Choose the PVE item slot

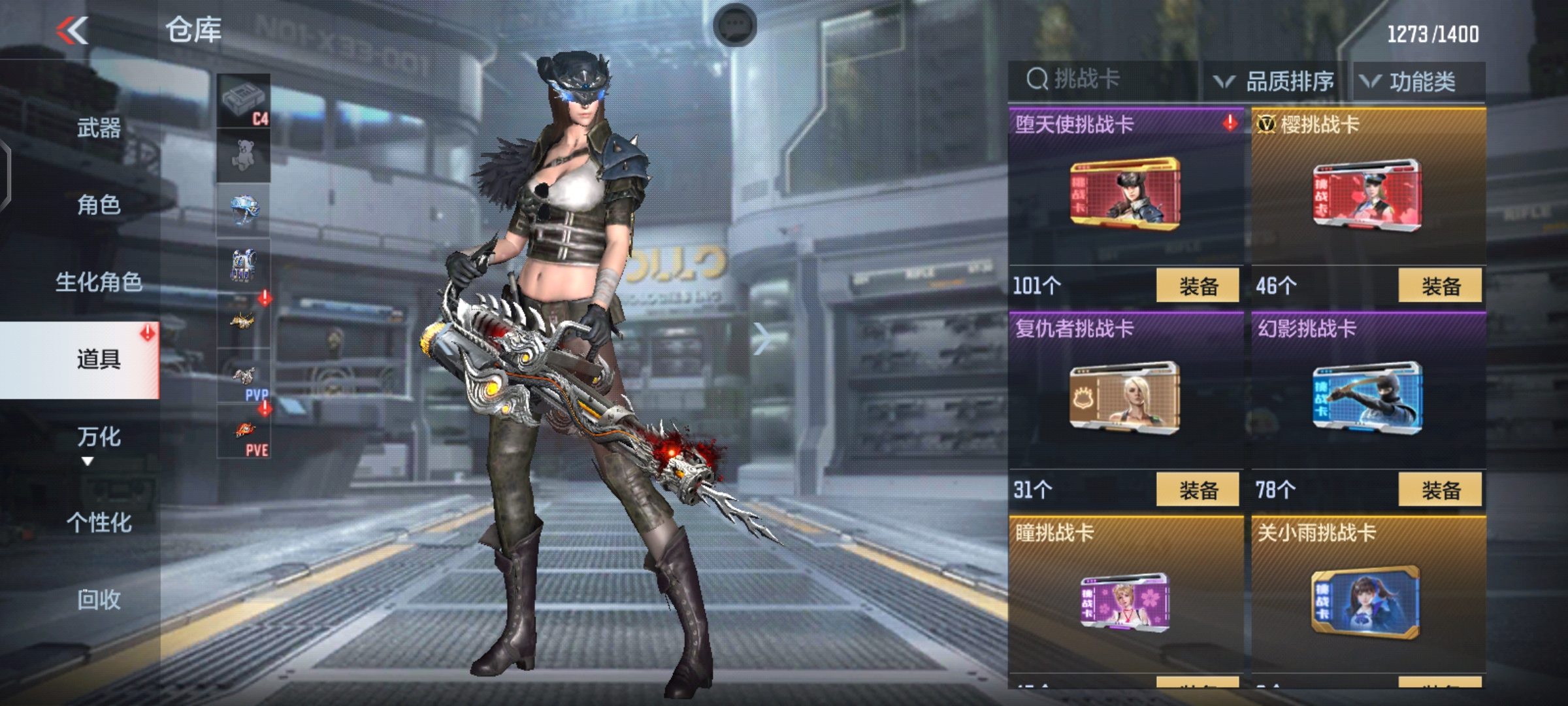244,431
